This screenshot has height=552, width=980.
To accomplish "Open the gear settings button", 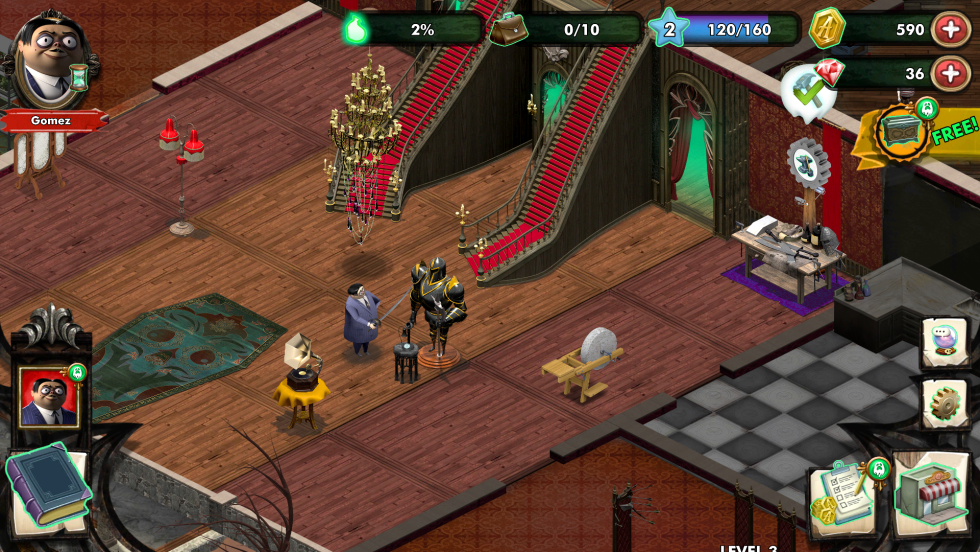I will coord(944,403).
